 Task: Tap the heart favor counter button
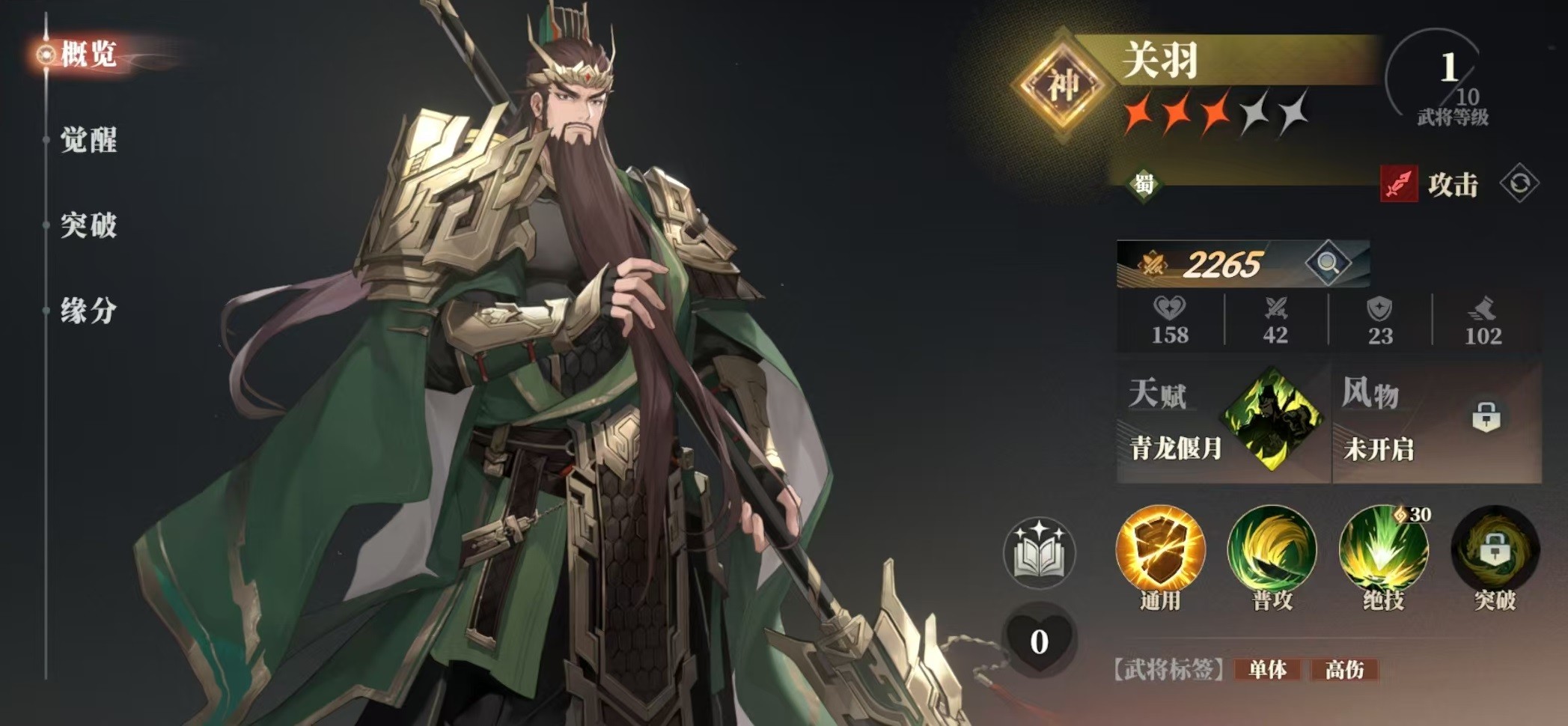click(x=1039, y=641)
